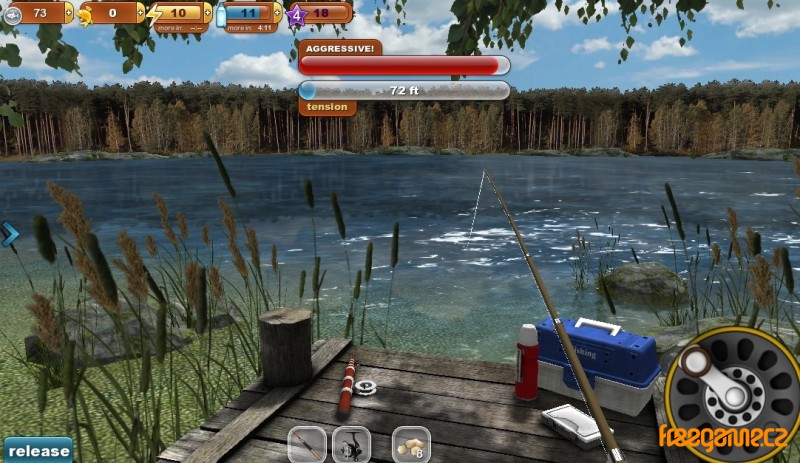Screen dimensions: 800x463
Task: Select the spinning reel equipment slot
Action: pos(351,445)
